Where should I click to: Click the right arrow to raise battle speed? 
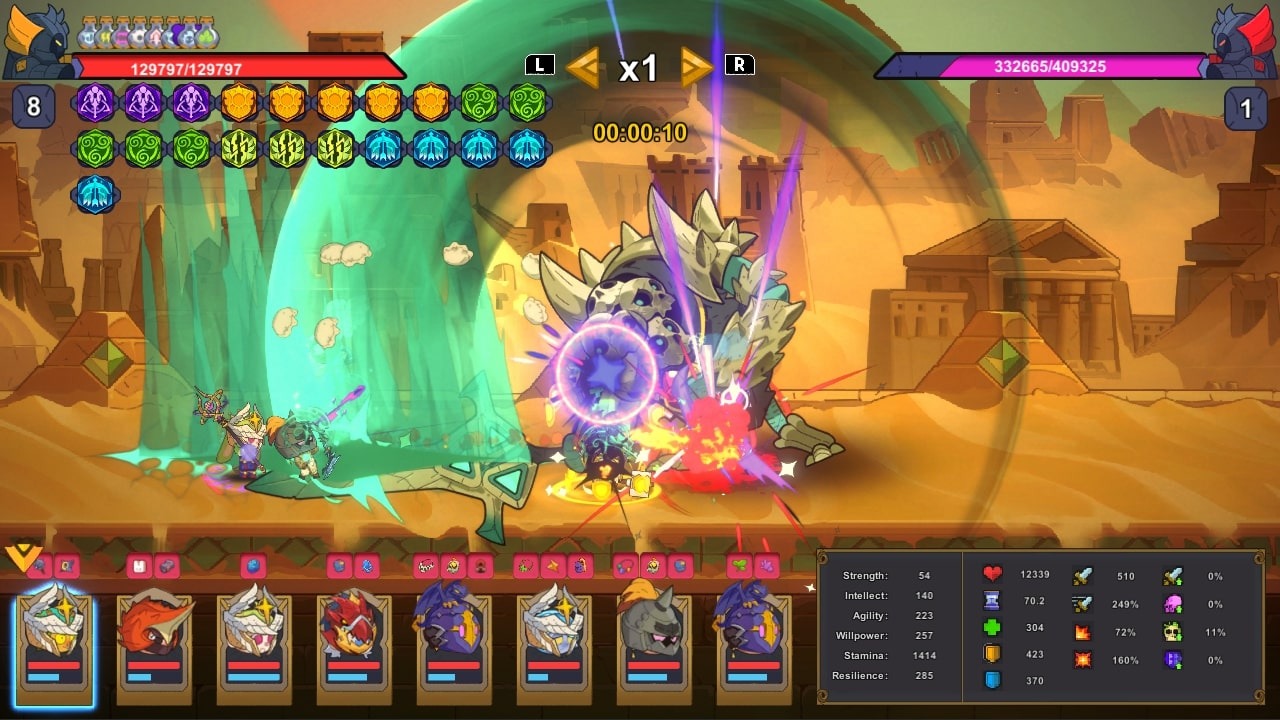click(x=695, y=64)
